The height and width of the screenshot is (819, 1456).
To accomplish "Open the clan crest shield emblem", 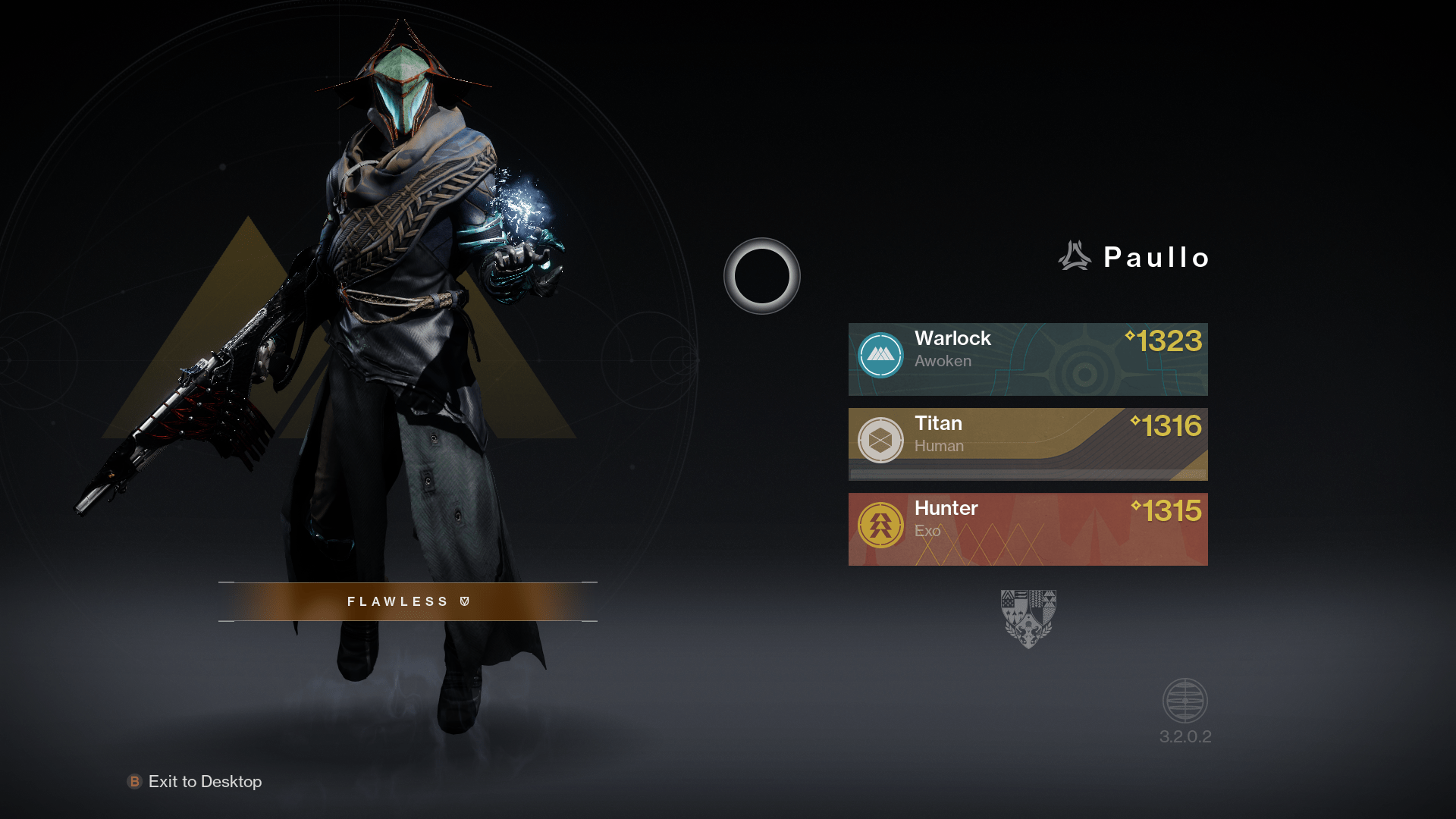I will pyautogui.click(x=1028, y=618).
